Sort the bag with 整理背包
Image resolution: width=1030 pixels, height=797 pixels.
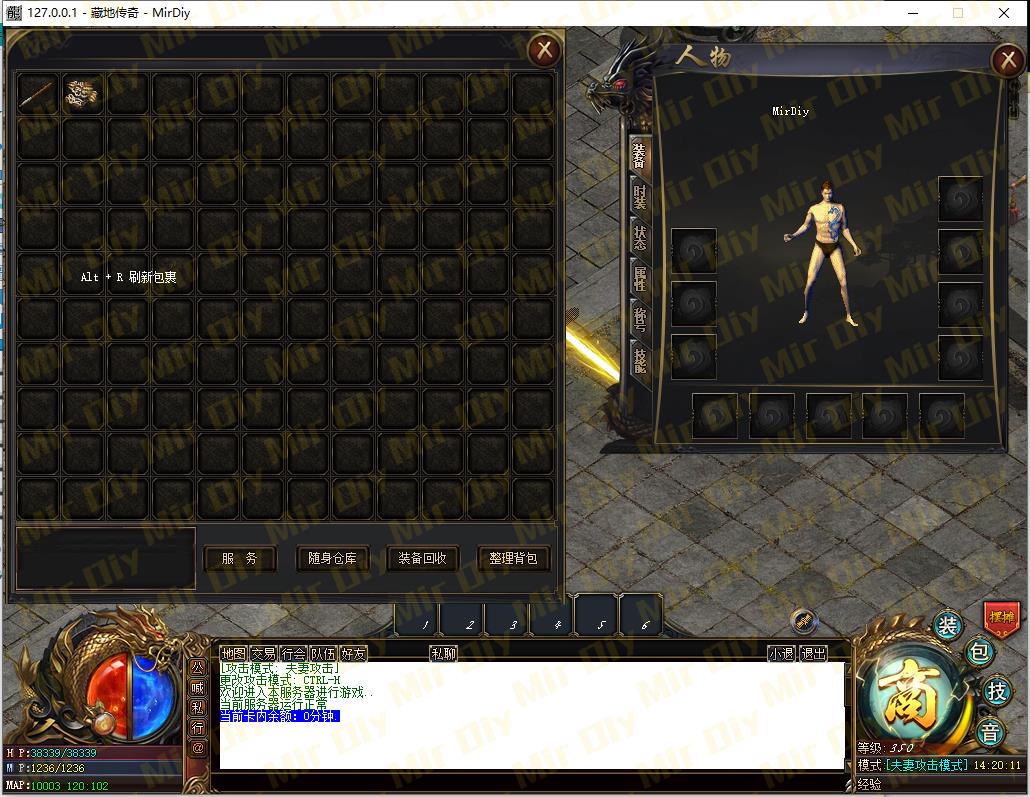coord(513,558)
